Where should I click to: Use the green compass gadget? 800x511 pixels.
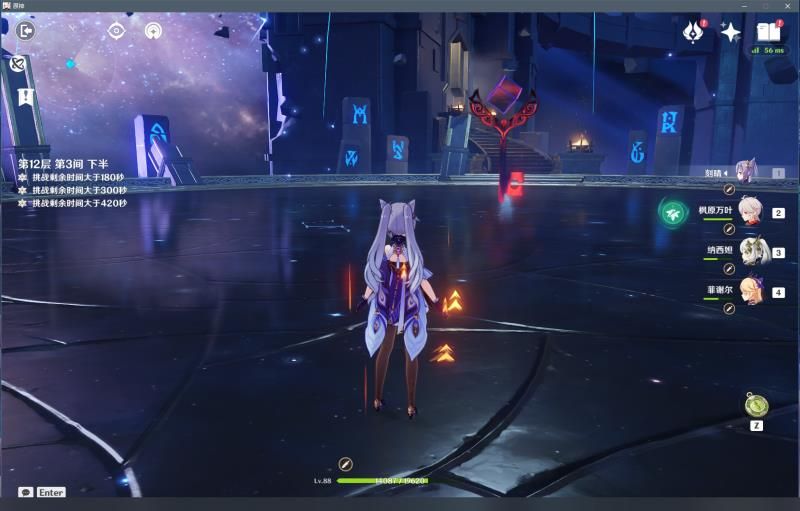tap(756, 405)
